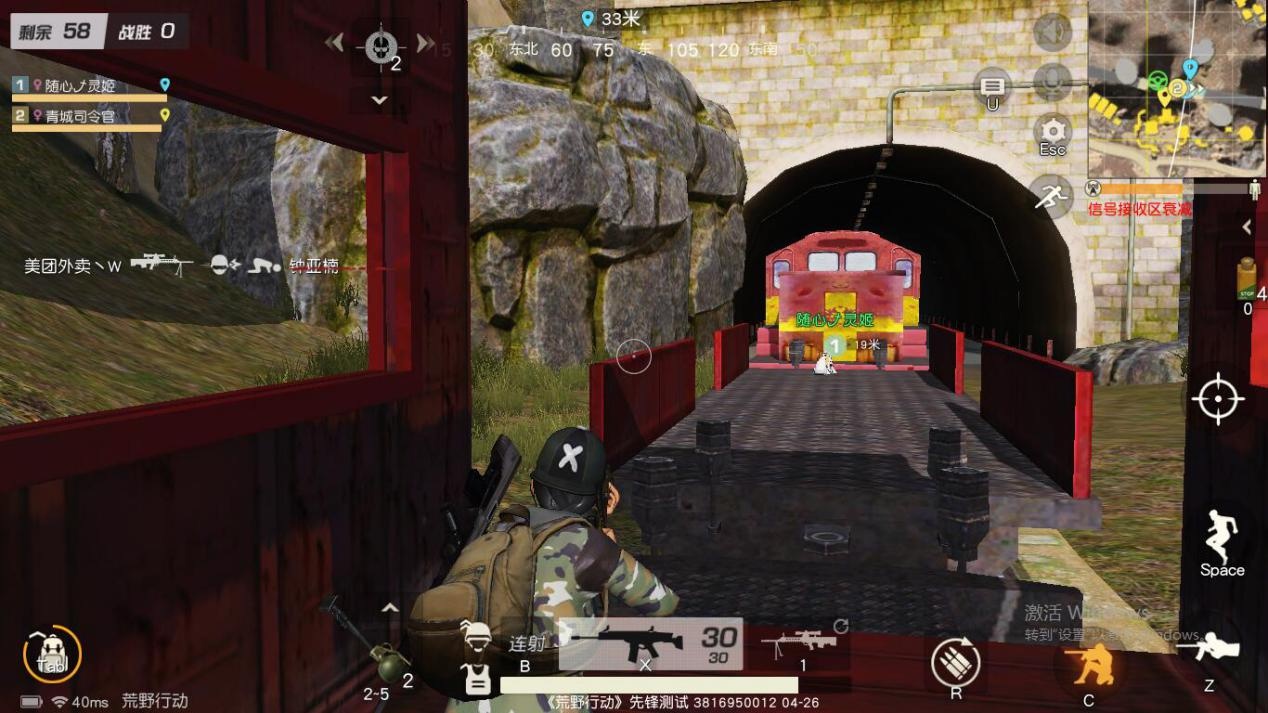Expand the throwables list arrow above grenade
1268x713 pixels.
point(390,607)
